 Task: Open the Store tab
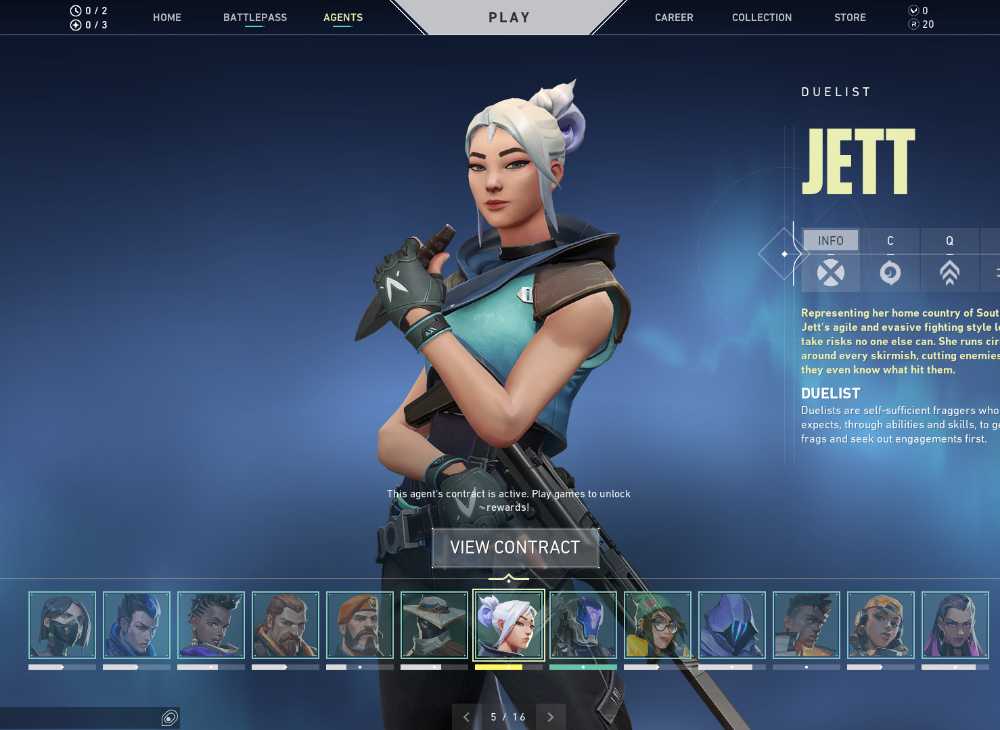coord(850,18)
